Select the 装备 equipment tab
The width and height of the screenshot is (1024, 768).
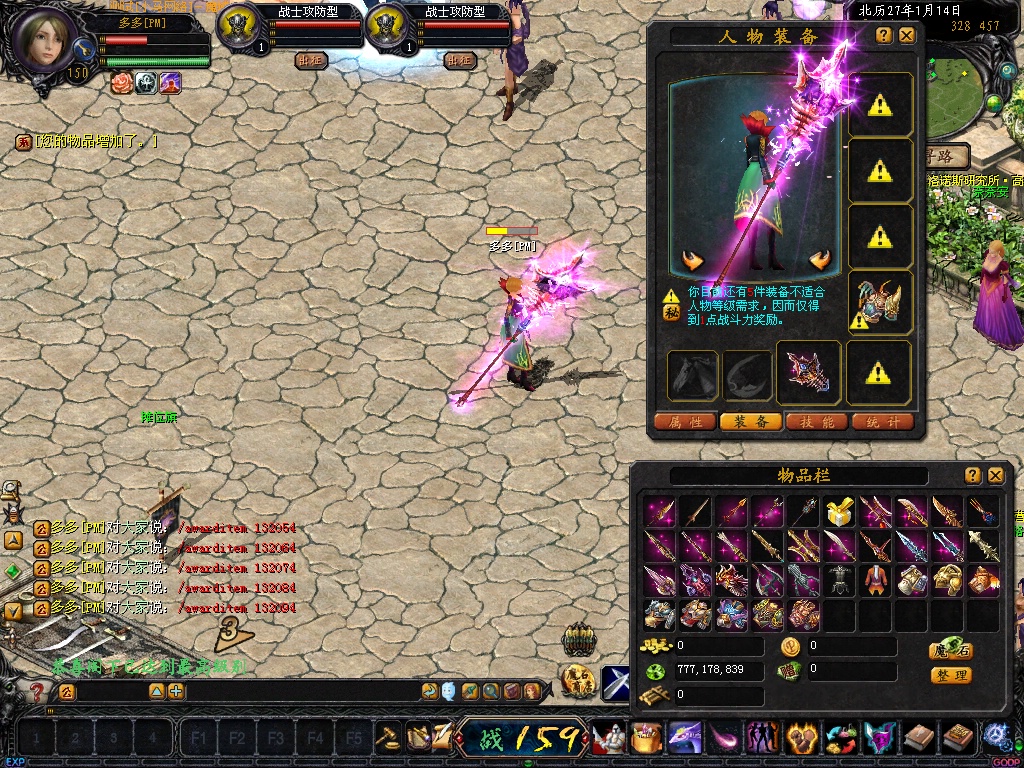(x=751, y=422)
